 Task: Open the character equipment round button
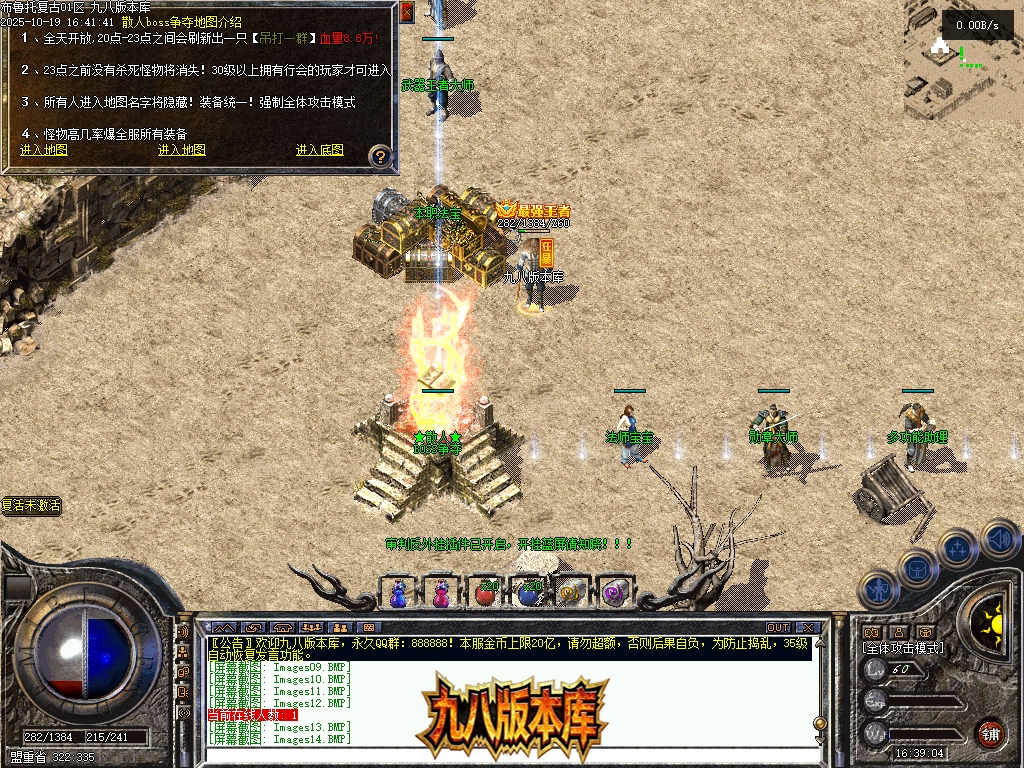pyautogui.click(x=877, y=590)
